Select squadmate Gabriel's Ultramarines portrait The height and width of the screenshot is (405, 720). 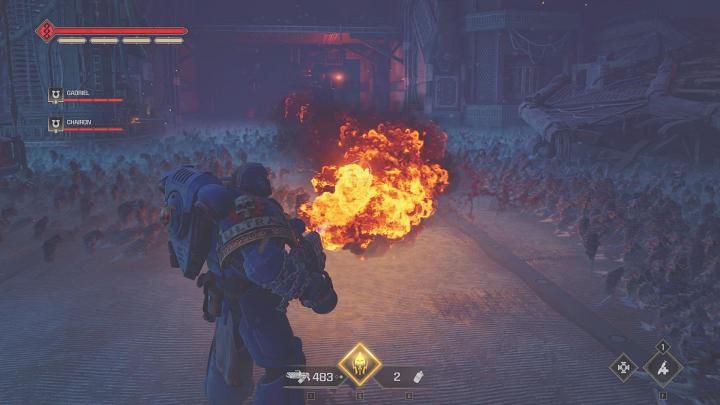click(x=56, y=97)
